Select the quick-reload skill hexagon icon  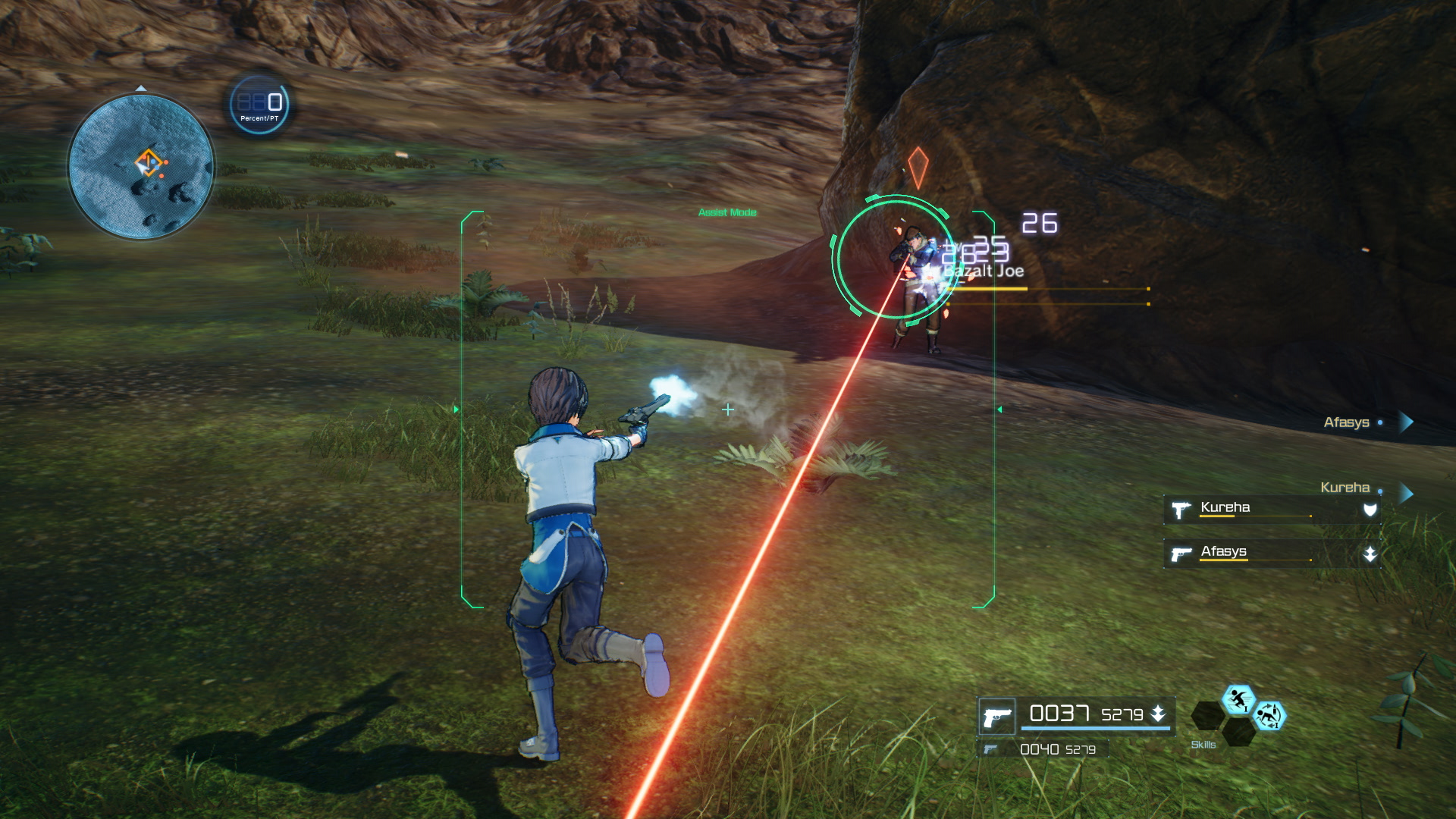tap(1269, 716)
